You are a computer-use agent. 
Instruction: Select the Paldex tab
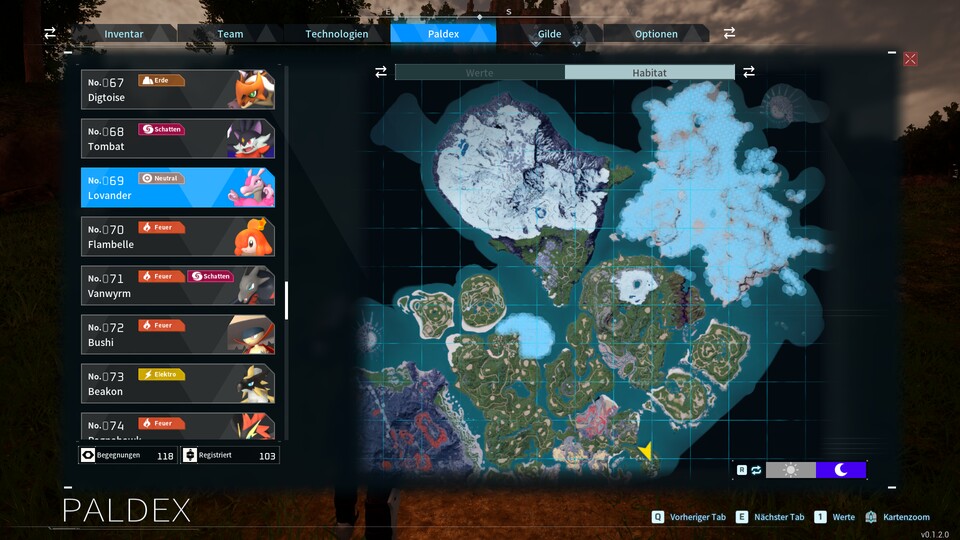(x=443, y=34)
